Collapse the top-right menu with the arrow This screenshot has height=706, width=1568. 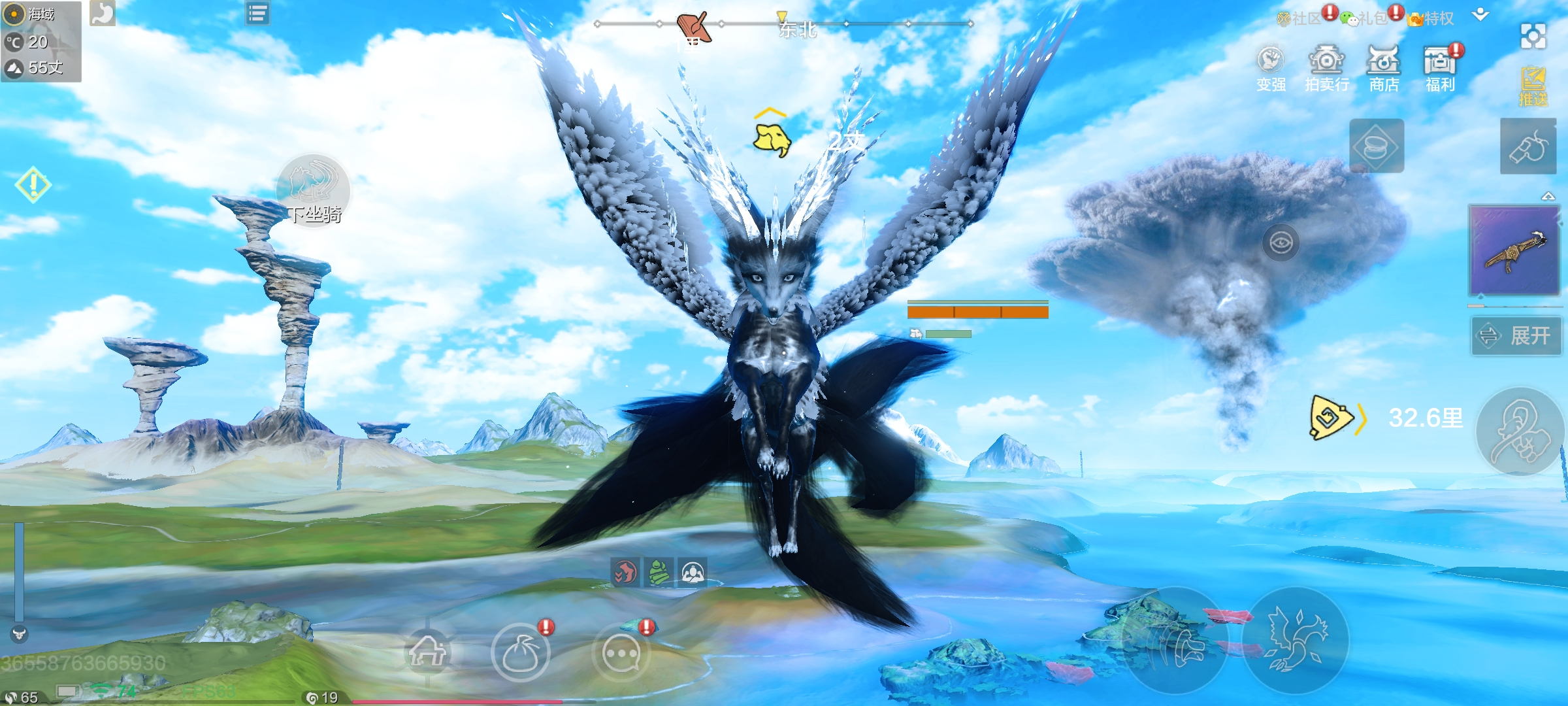1480,15
